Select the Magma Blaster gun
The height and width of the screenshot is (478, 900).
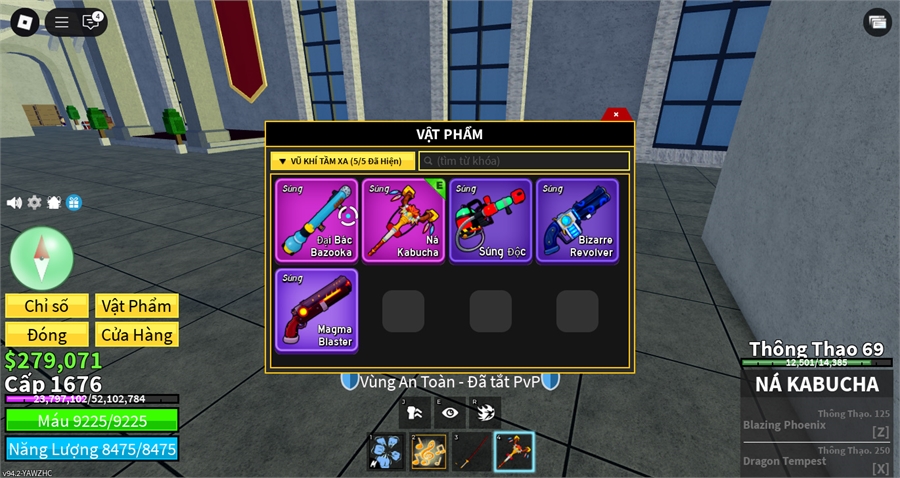(x=316, y=309)
